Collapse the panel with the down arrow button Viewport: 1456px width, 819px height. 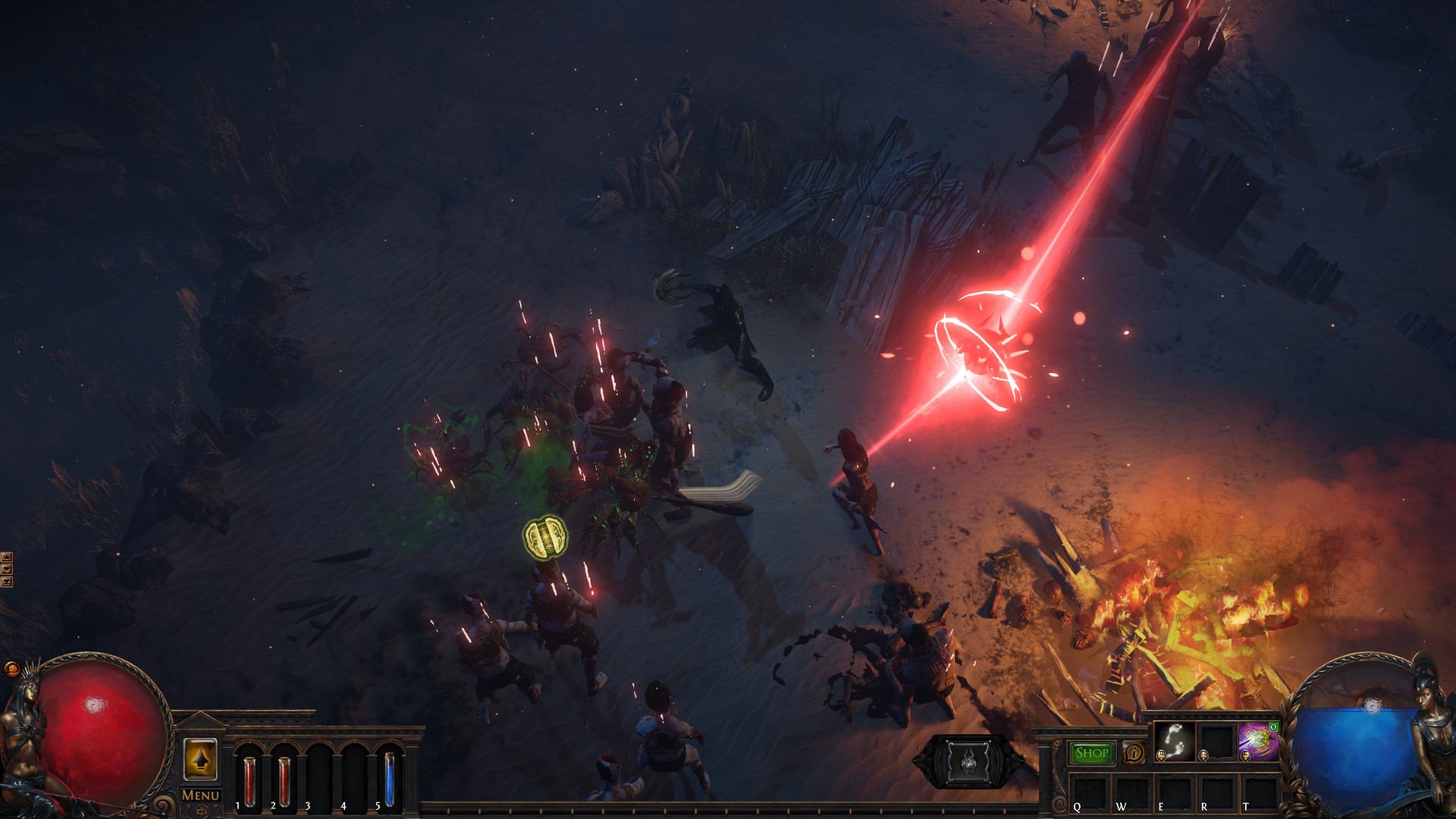(x=8, y=570)
